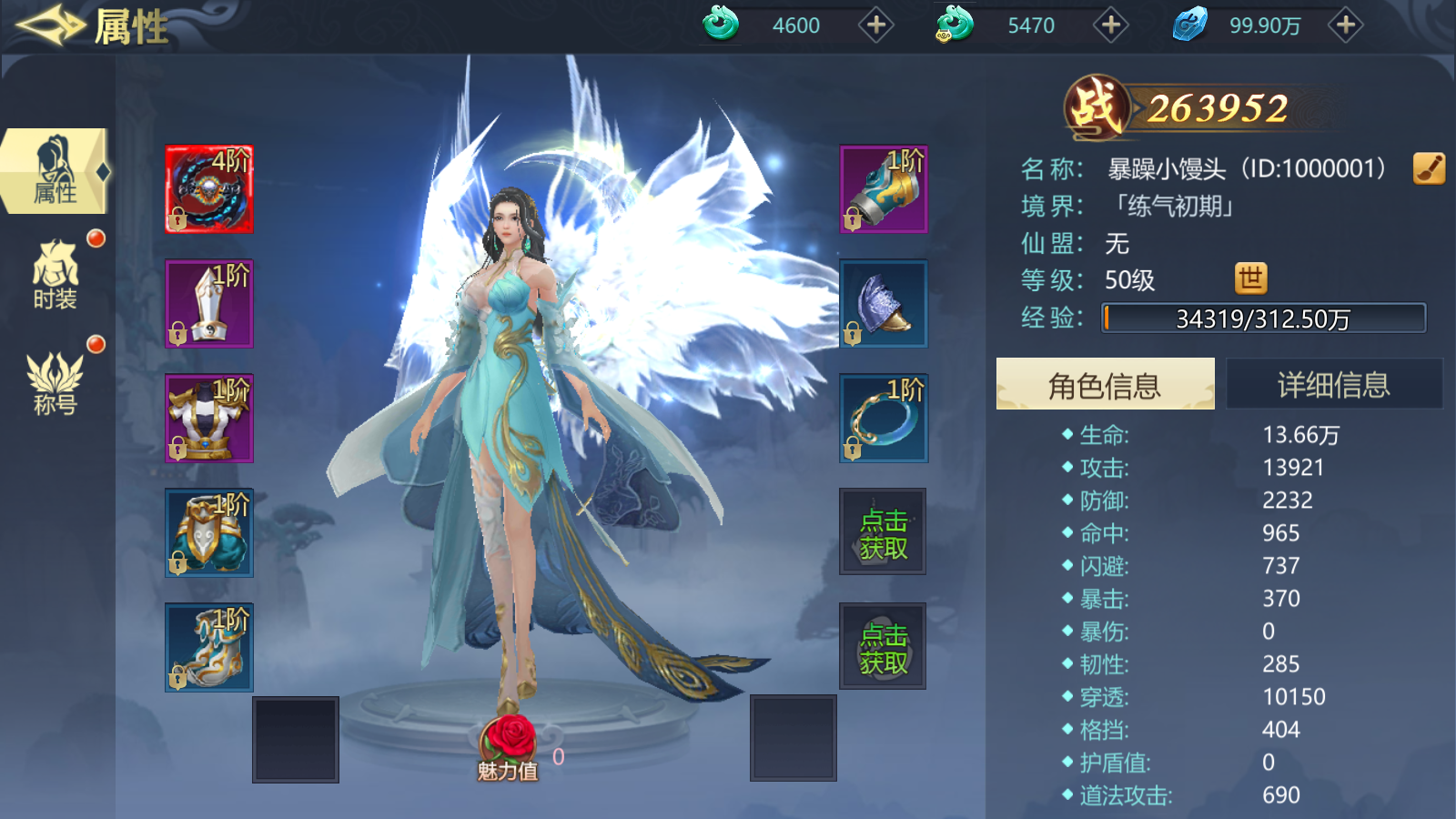Add blue crystal currency next to 99.90万

1345,25
